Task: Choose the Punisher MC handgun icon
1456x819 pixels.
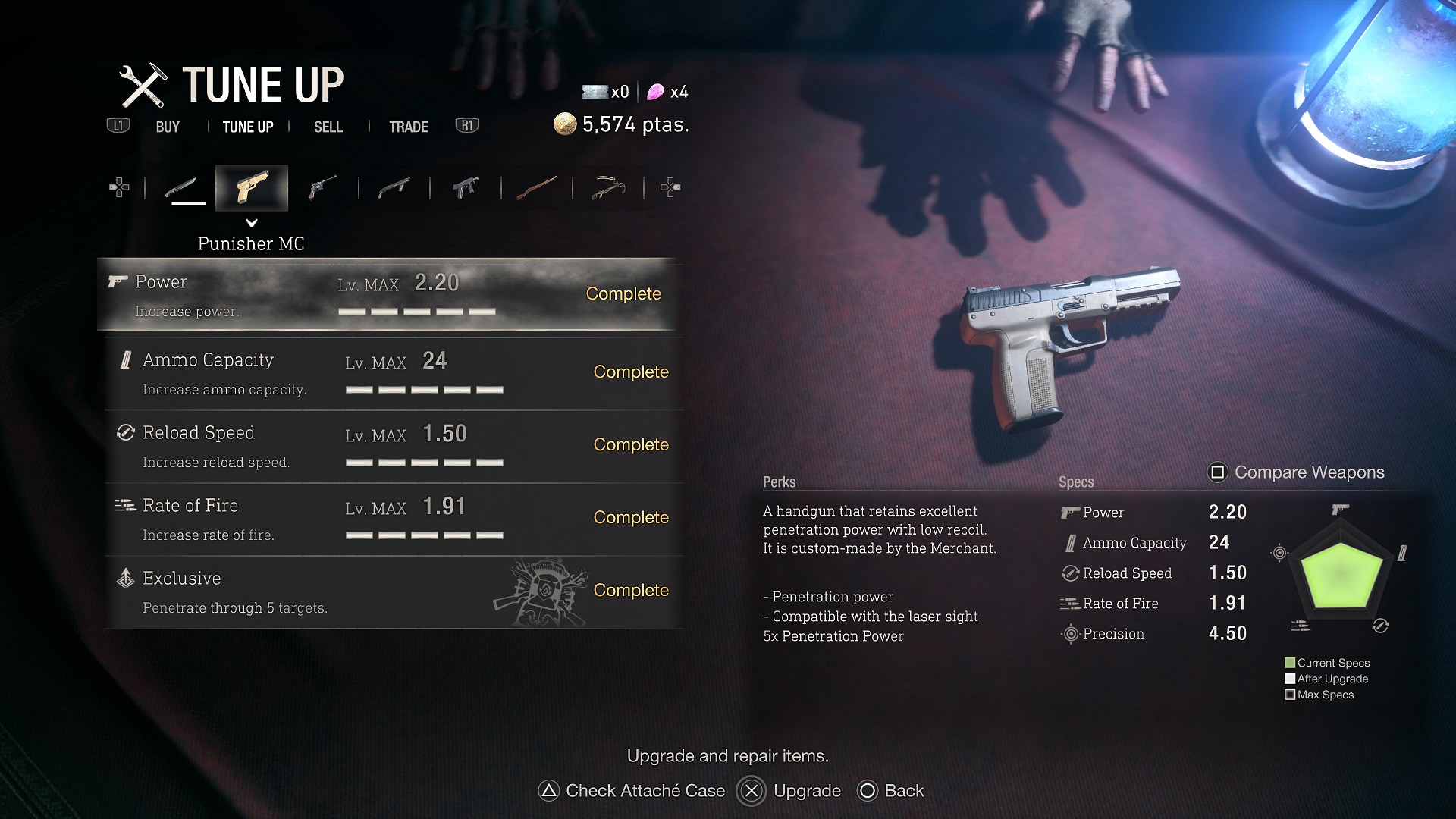Action: click(252, 187)
